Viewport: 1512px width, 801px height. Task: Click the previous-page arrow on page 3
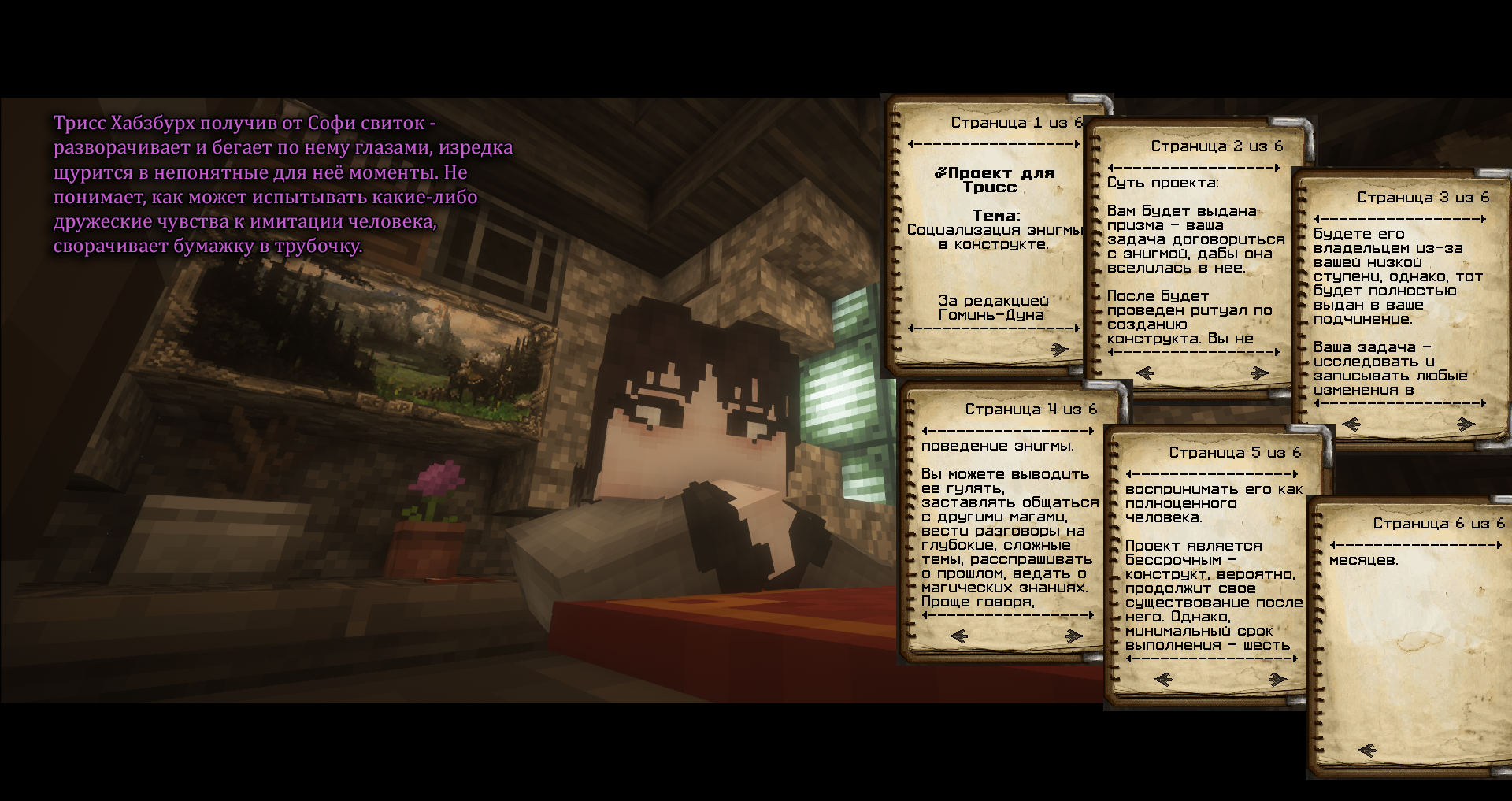click(x=1351, y=424)
